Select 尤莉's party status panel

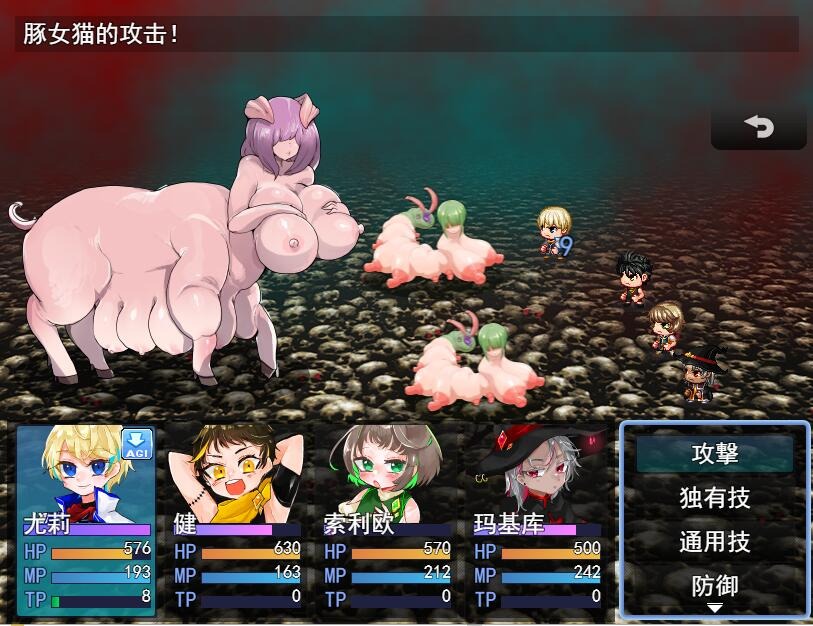tap(86, 520)
